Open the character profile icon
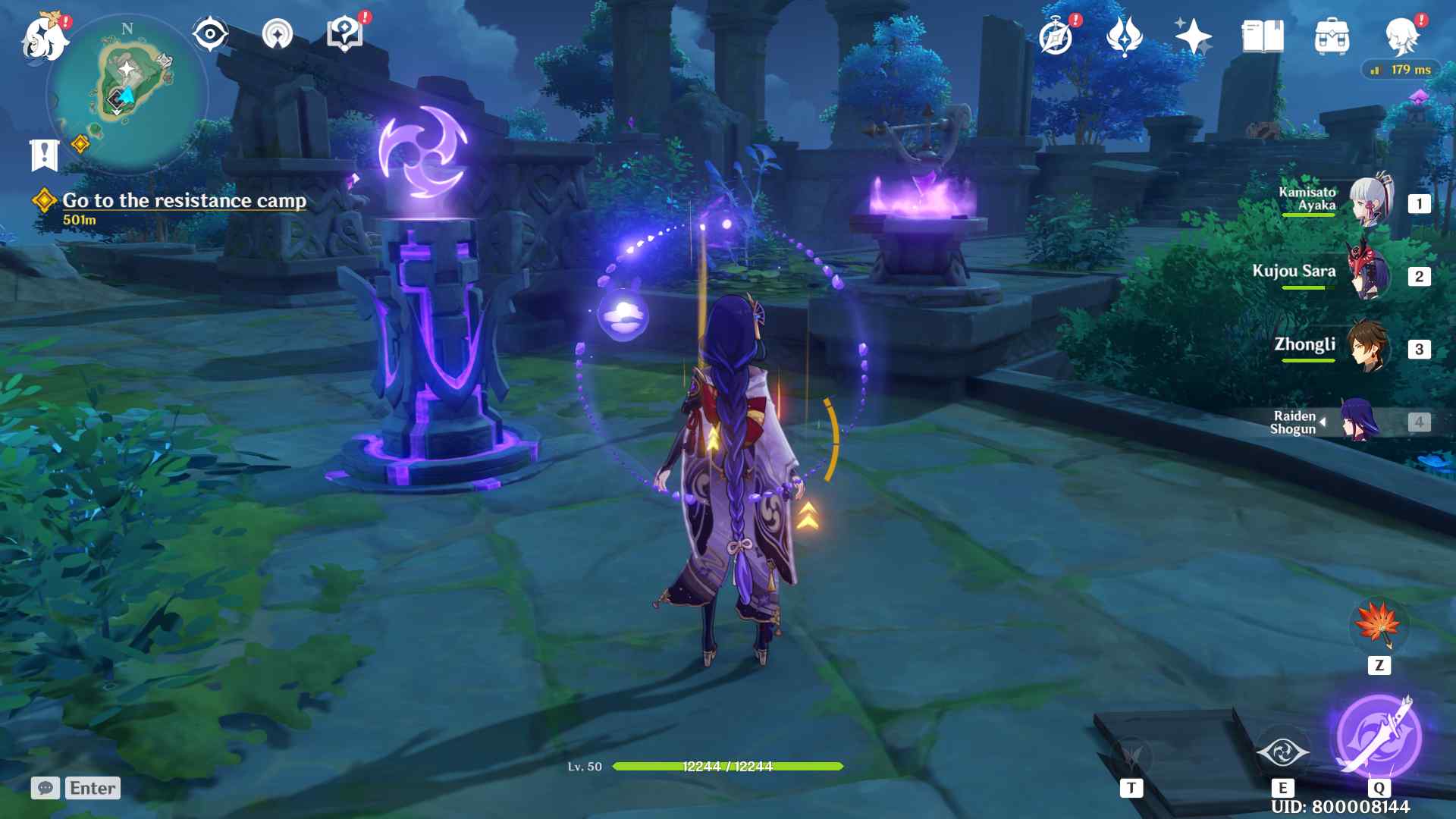This screenshot has width=1456, height=819. pyautogui.click(x=1401, y=36)
